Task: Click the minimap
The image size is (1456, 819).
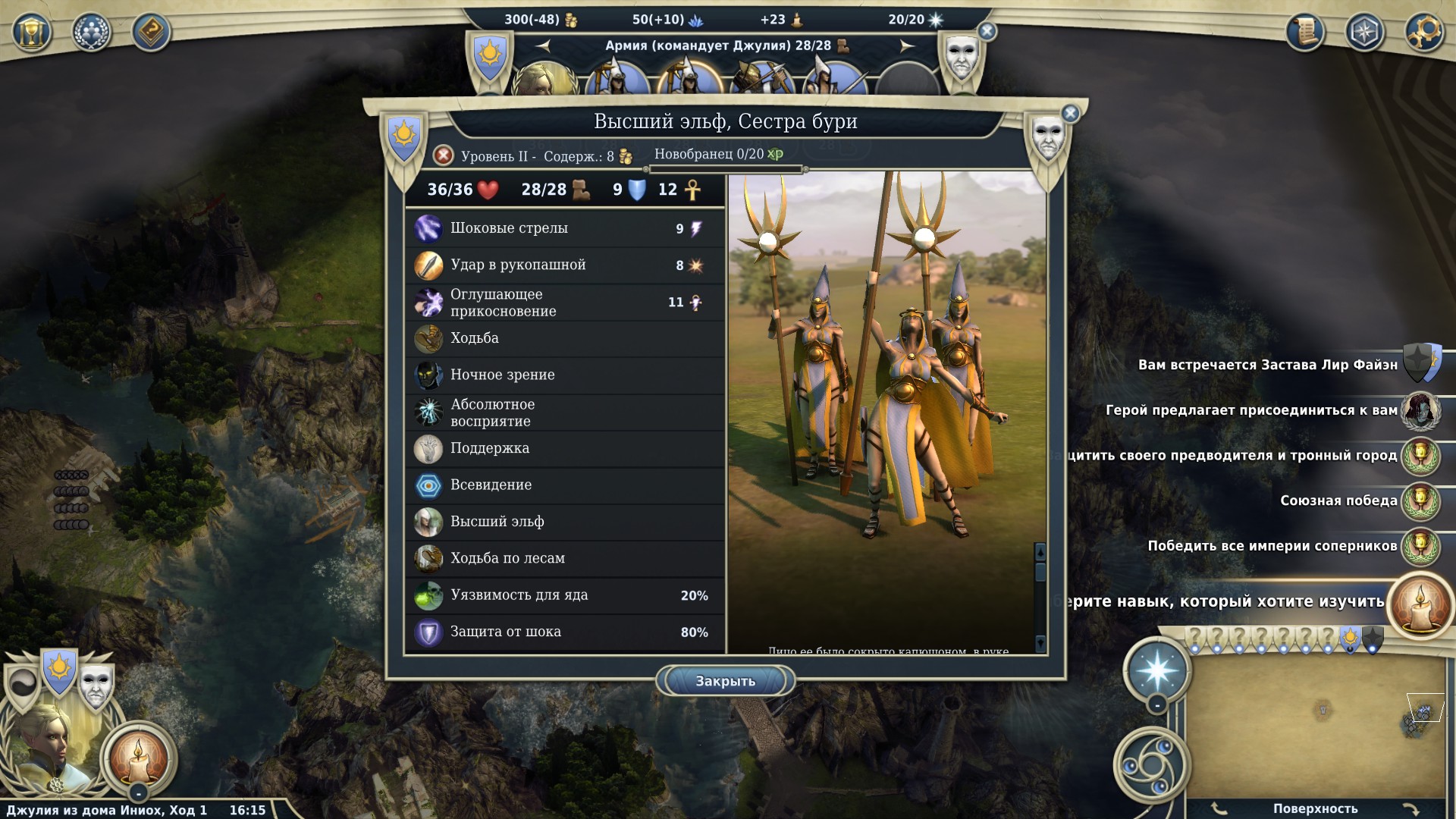Action: tap(1316, 726)
